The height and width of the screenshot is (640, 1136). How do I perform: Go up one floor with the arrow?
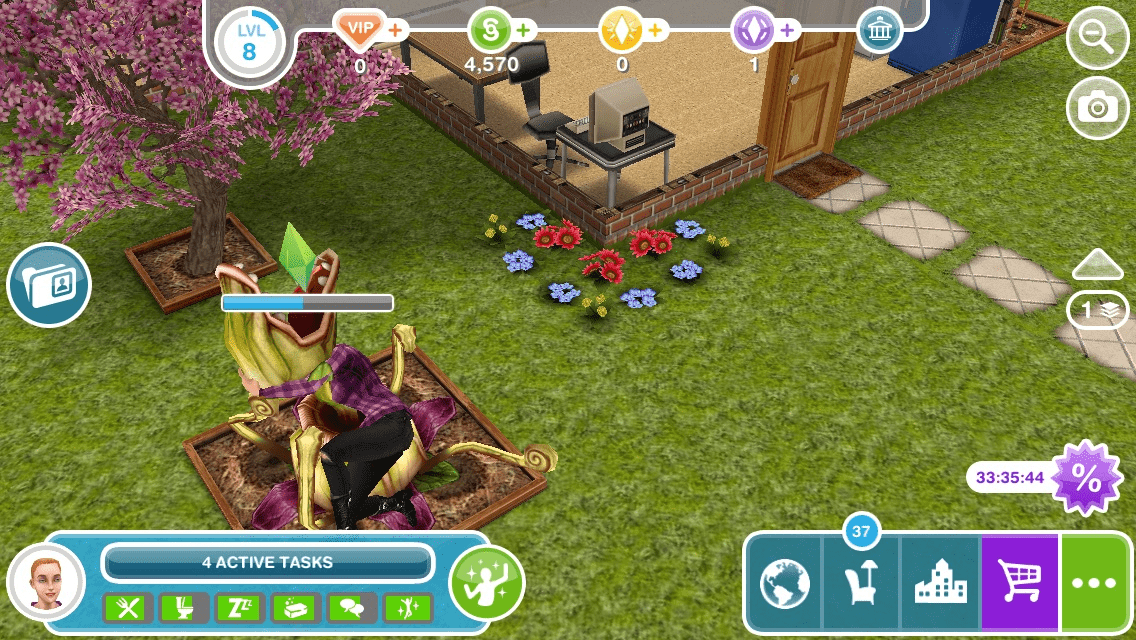click(1099, 265)
